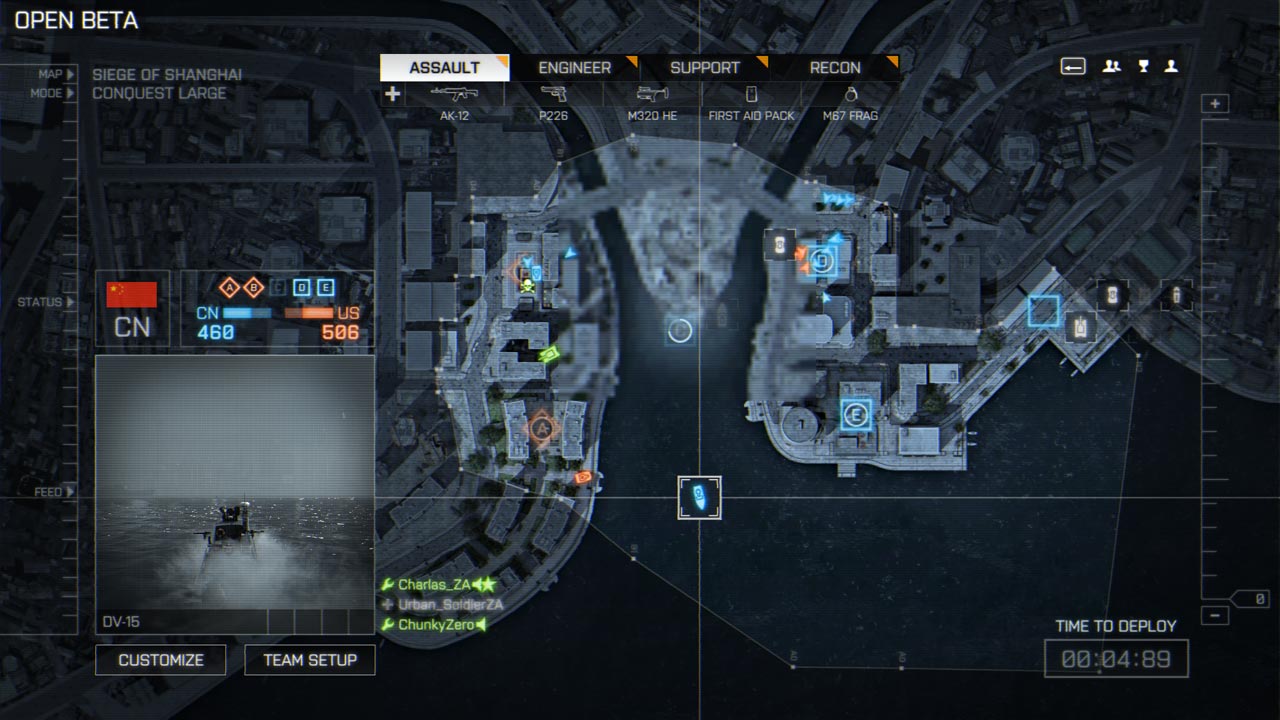Select capture point A on map

[542, 428]
